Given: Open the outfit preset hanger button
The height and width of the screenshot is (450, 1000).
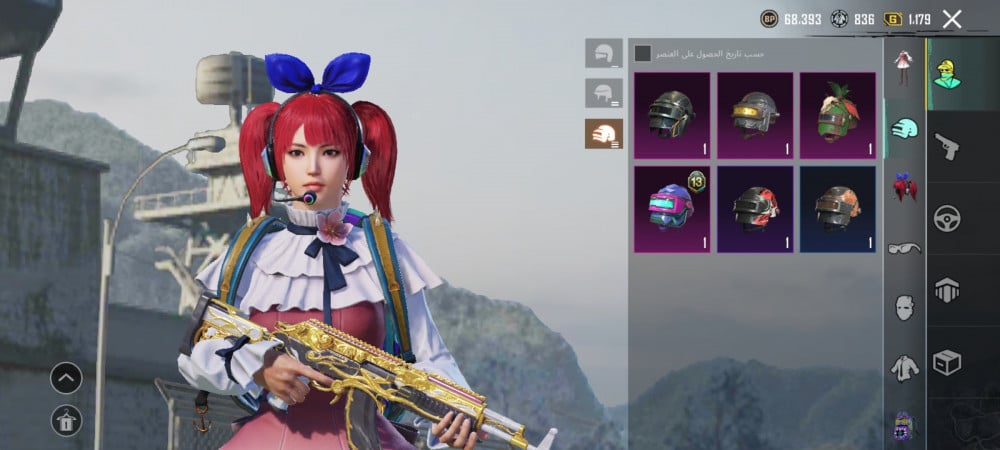Looking at the screenshot, I should pyautogui.click(x=66, y=421).
